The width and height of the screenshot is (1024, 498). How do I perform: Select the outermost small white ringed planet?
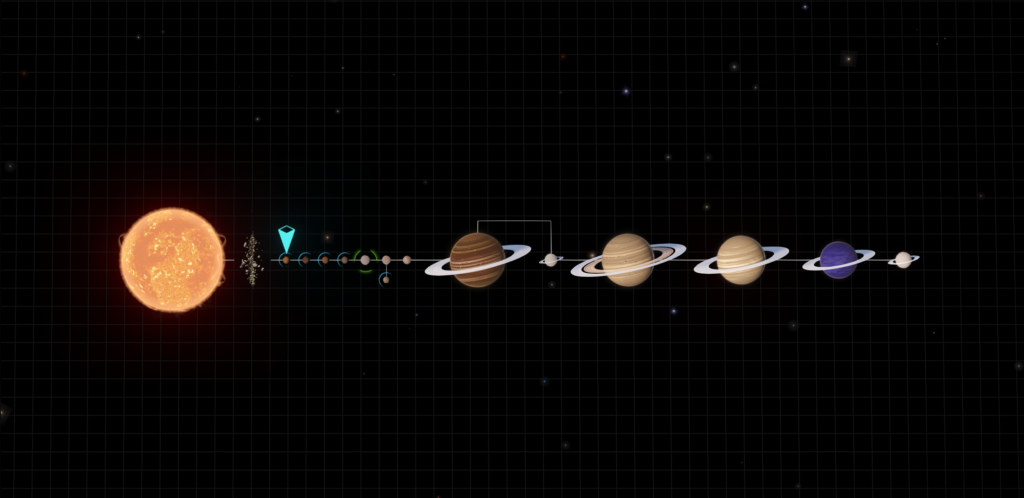(903, 260)
